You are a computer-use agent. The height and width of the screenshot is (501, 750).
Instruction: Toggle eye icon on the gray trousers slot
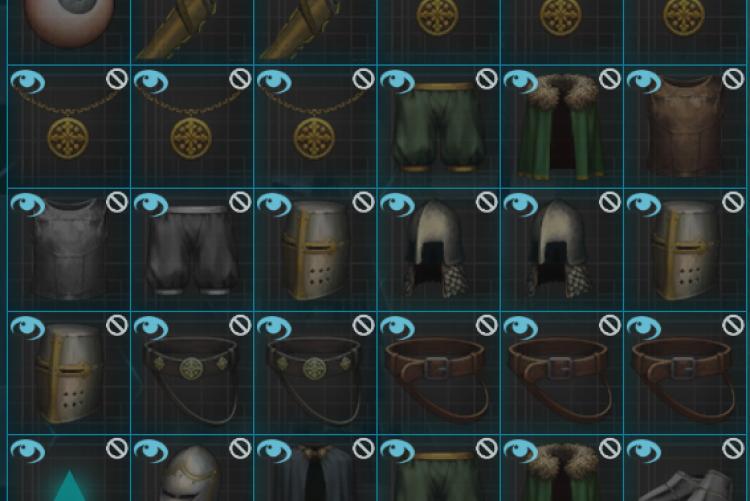(150, 205)
